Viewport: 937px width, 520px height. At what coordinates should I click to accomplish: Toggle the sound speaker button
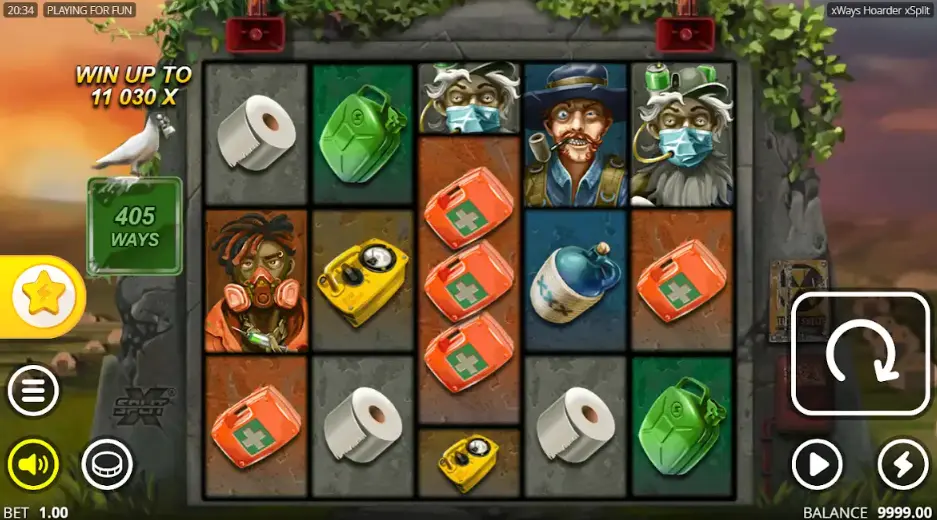point(33,464)
